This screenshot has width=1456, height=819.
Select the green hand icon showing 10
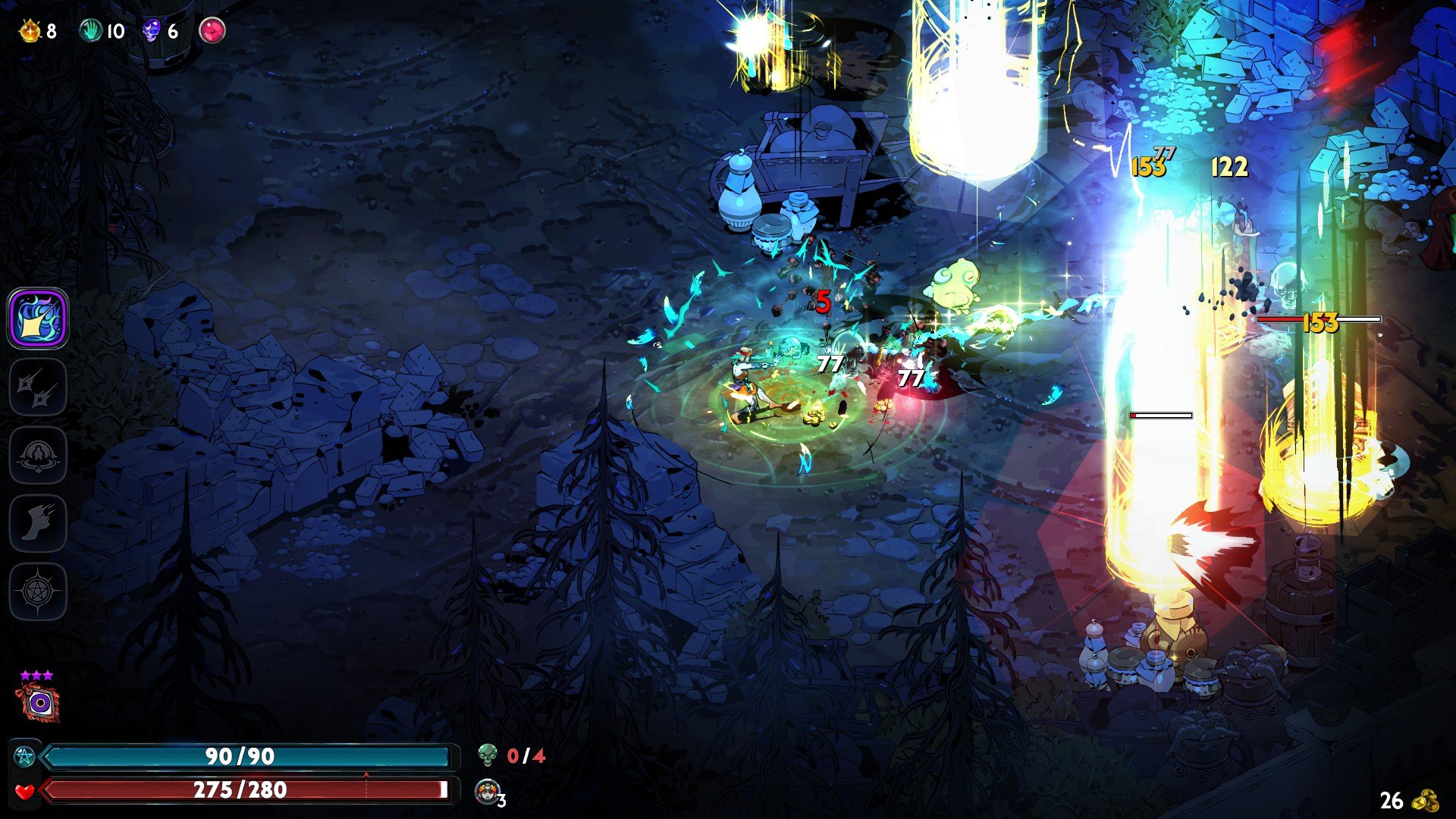tap(91, 31)
